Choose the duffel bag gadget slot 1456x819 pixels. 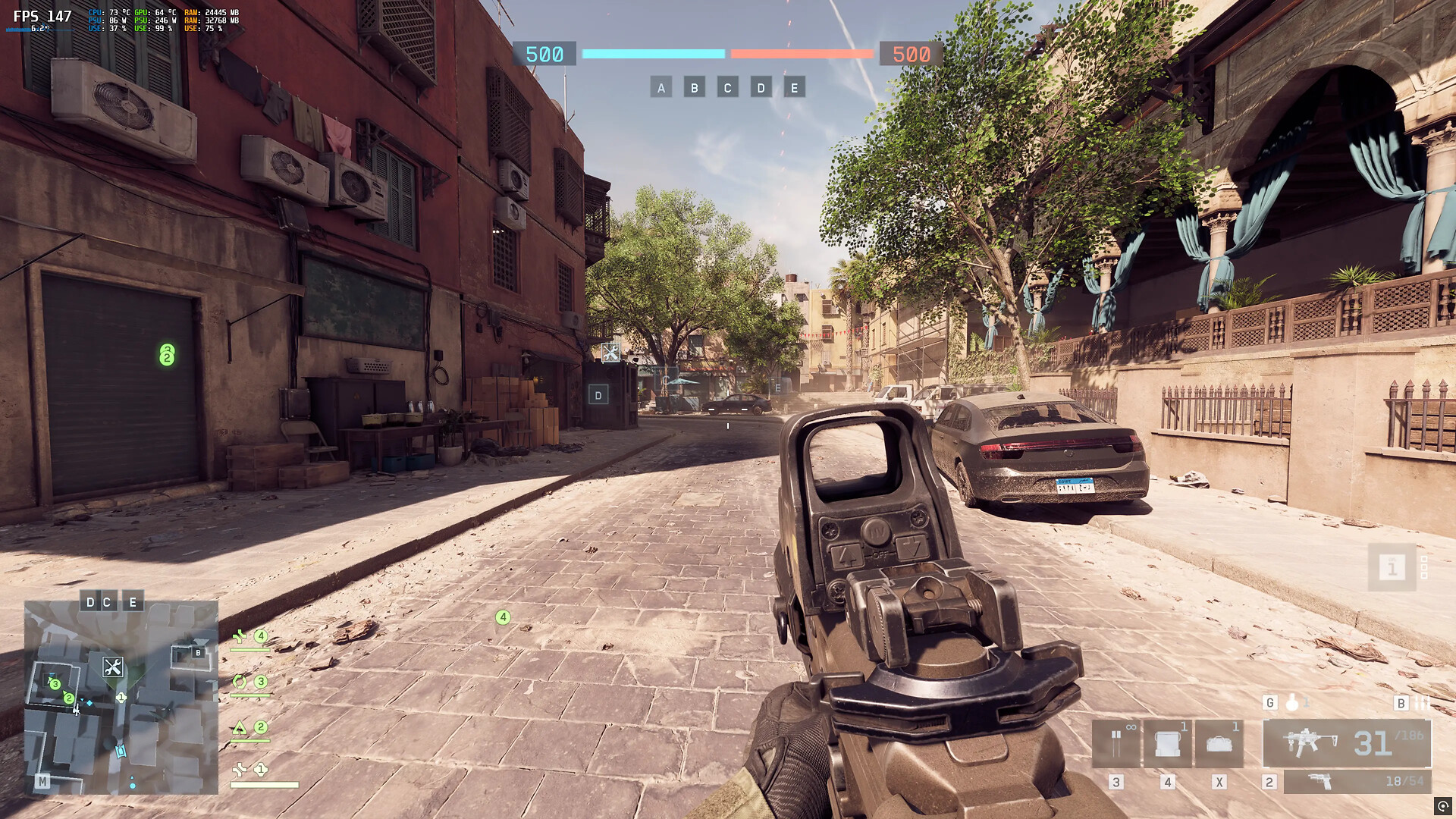tap(1219, 743)
